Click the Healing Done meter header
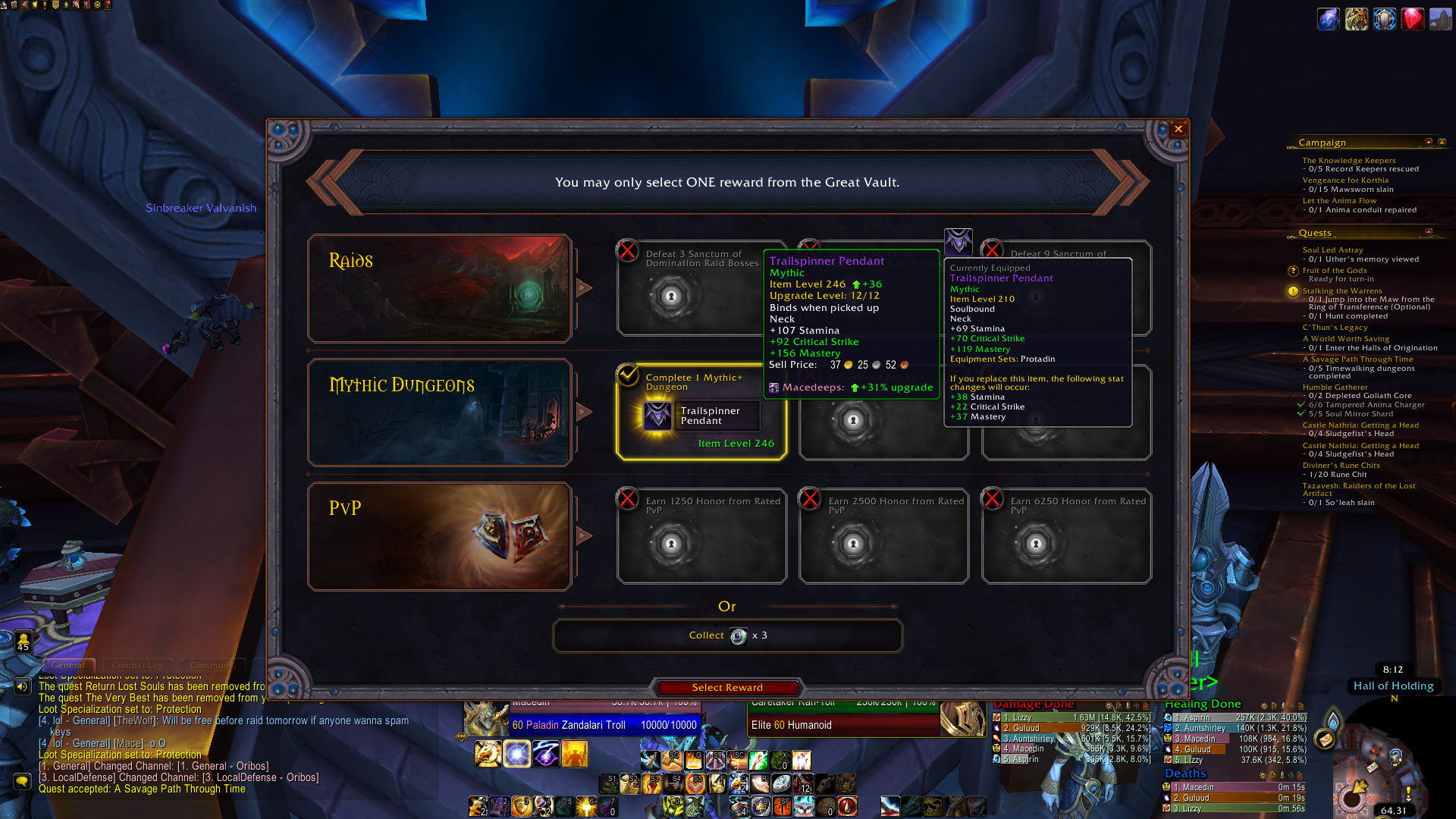 point(1203,704)
